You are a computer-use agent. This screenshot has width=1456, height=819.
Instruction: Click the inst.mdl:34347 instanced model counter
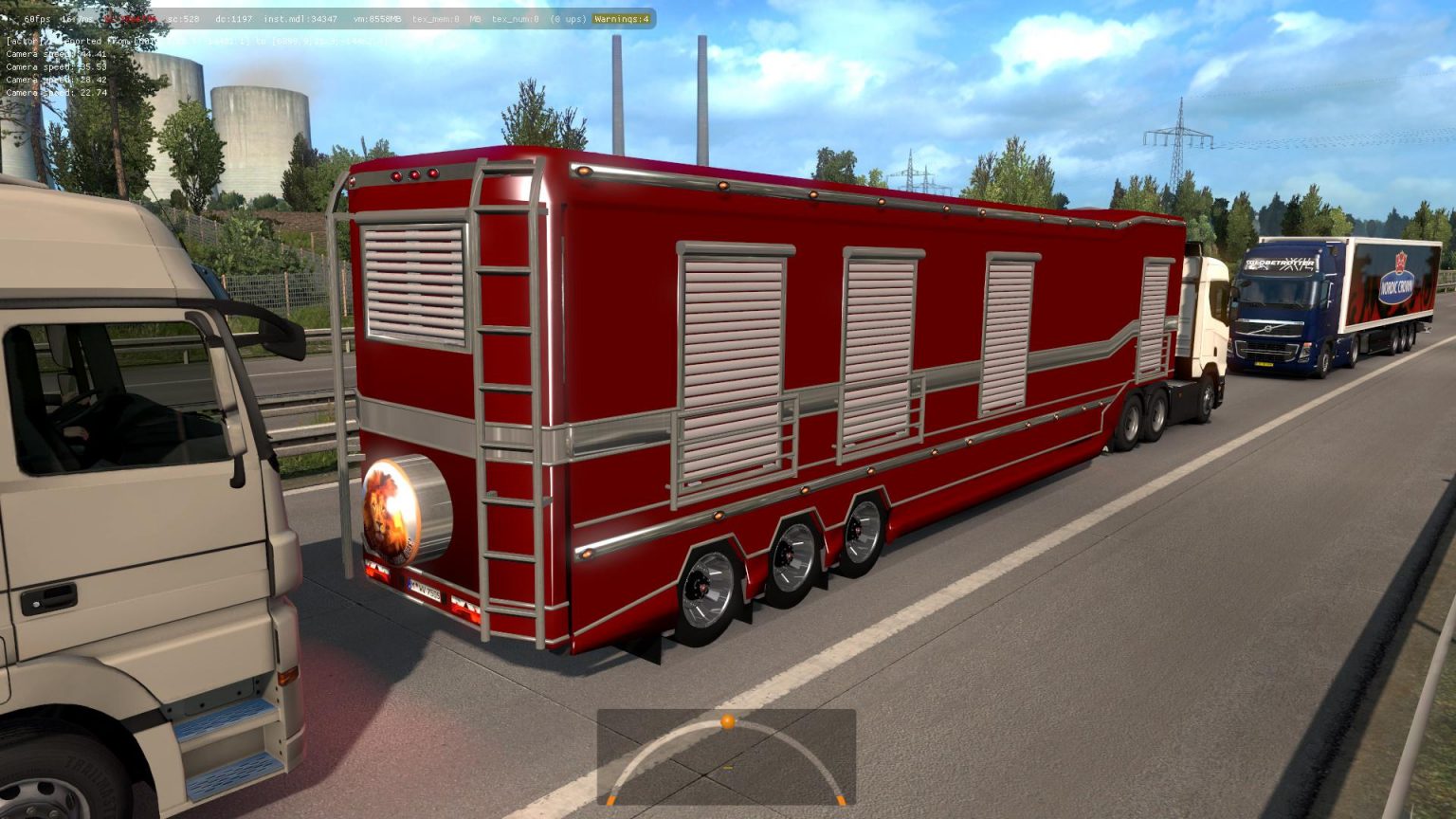point(300,19)
